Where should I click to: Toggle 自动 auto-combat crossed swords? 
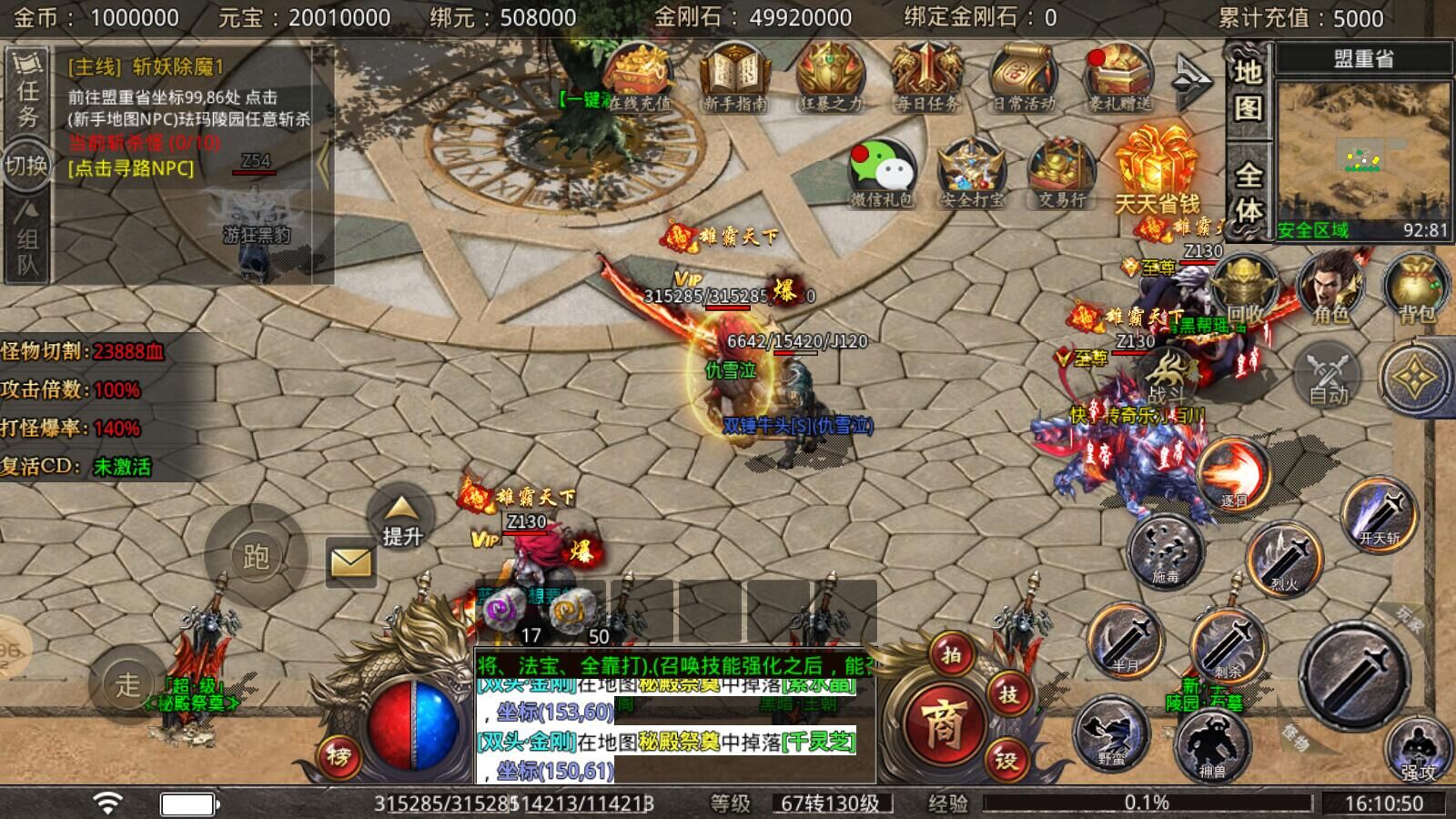point(1328,375)
